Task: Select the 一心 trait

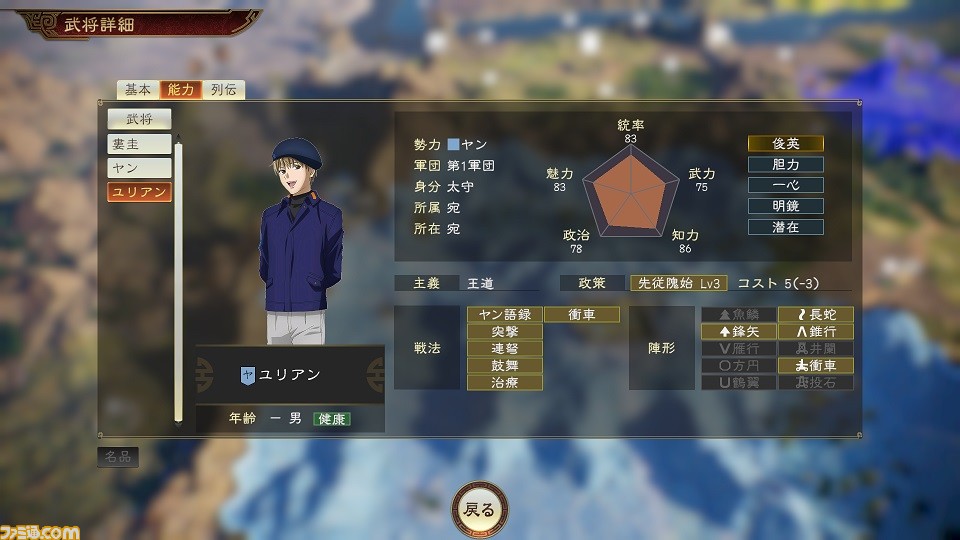Action: [785, 185]
